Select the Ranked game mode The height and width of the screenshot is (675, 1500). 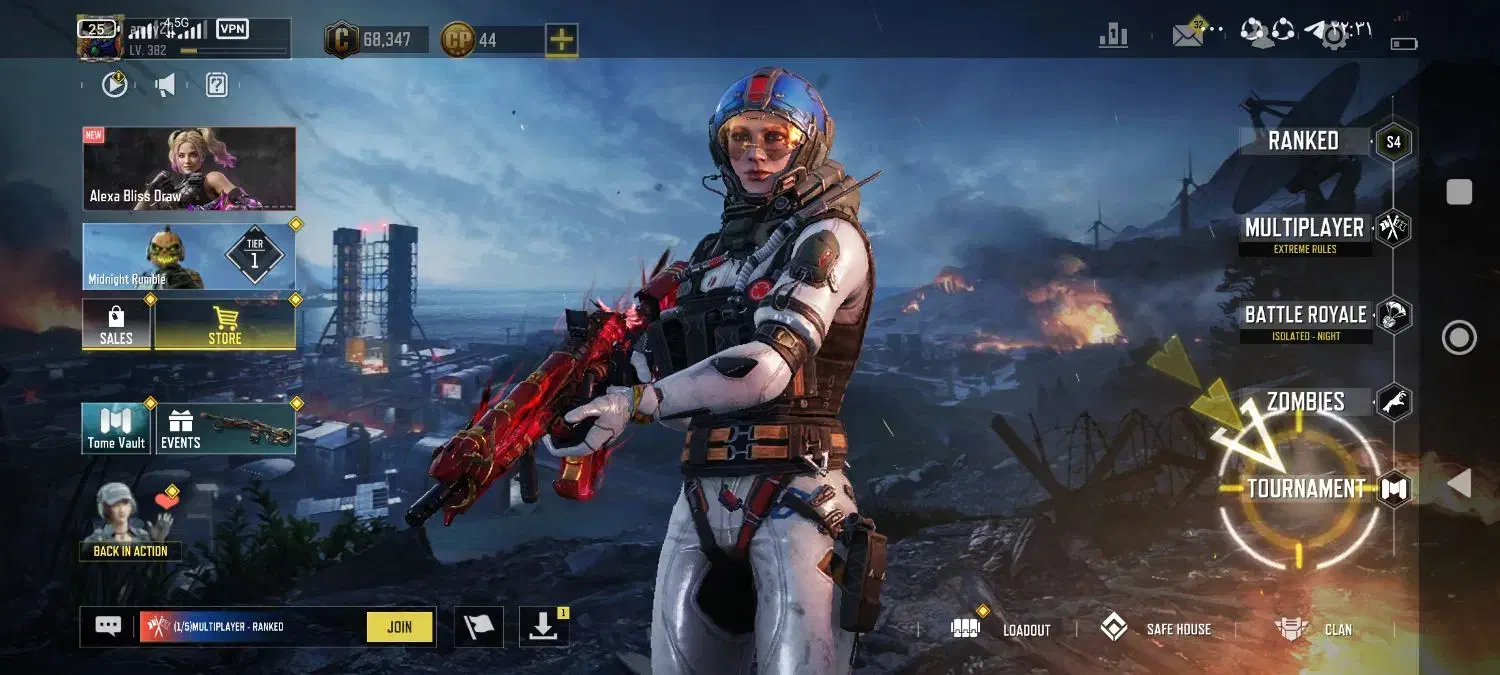(x=1303, y=141)
